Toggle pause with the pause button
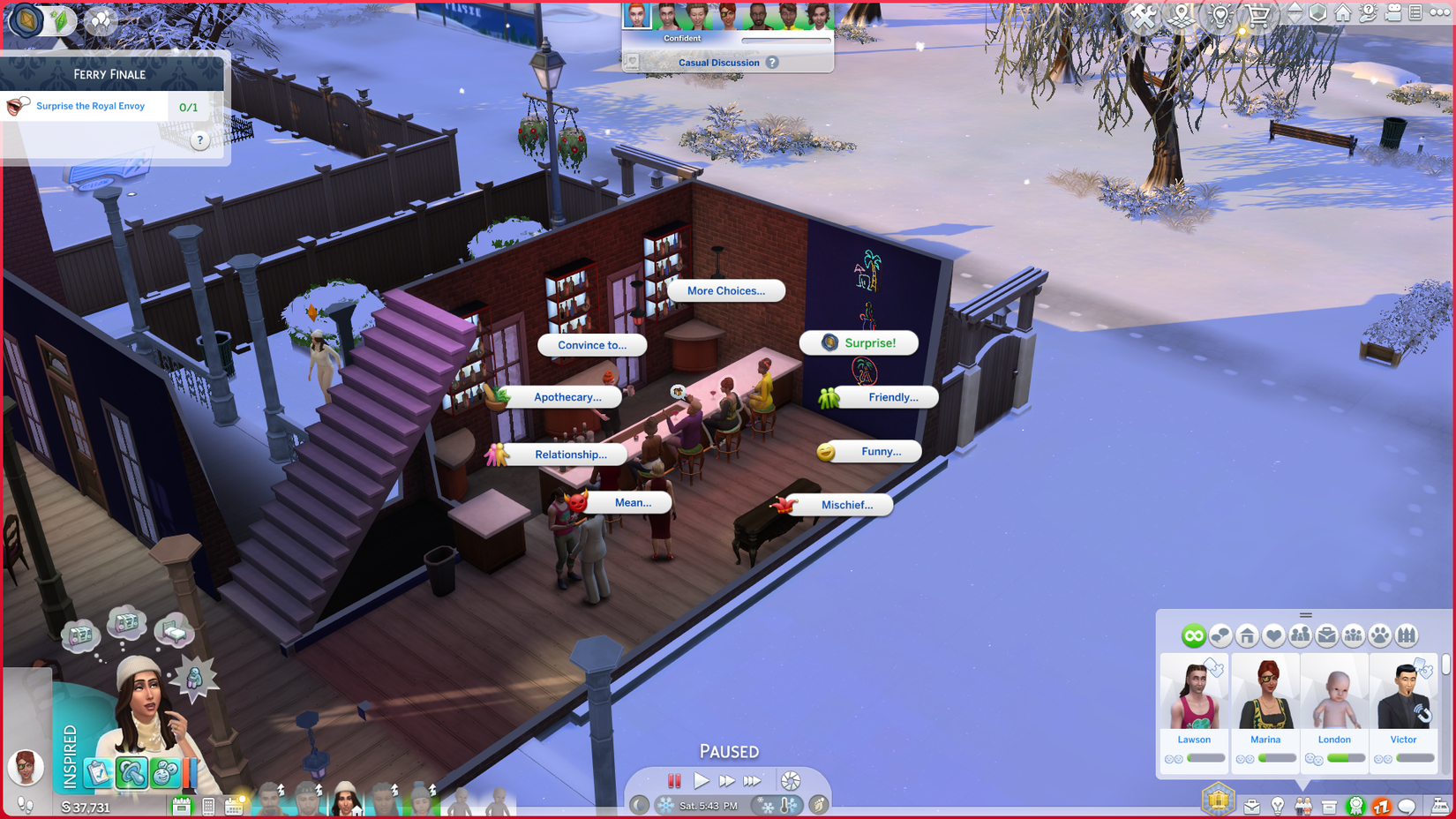Screen dimensions: 1456x819 (674, 780)
